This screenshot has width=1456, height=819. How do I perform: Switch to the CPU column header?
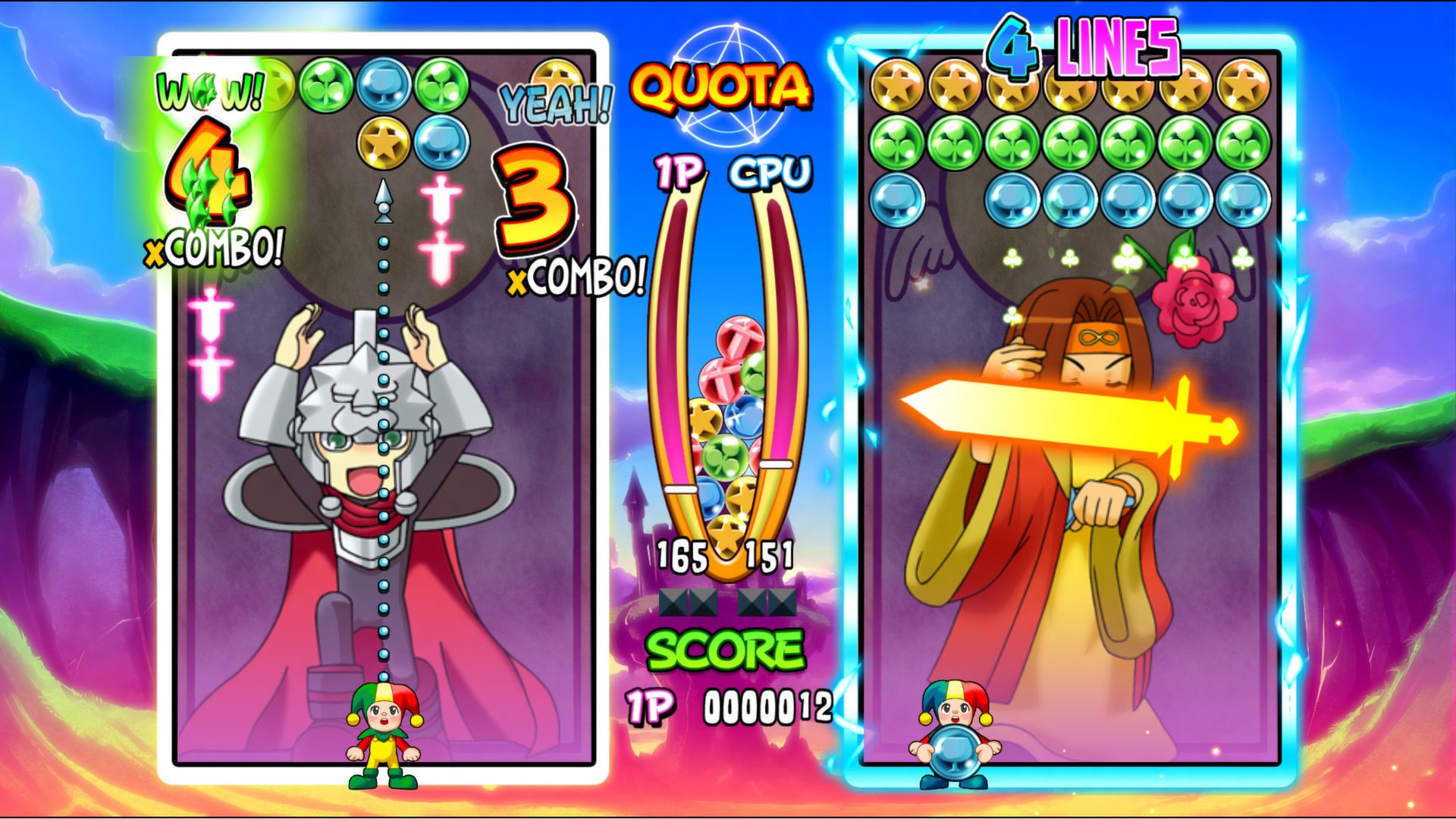769,173
